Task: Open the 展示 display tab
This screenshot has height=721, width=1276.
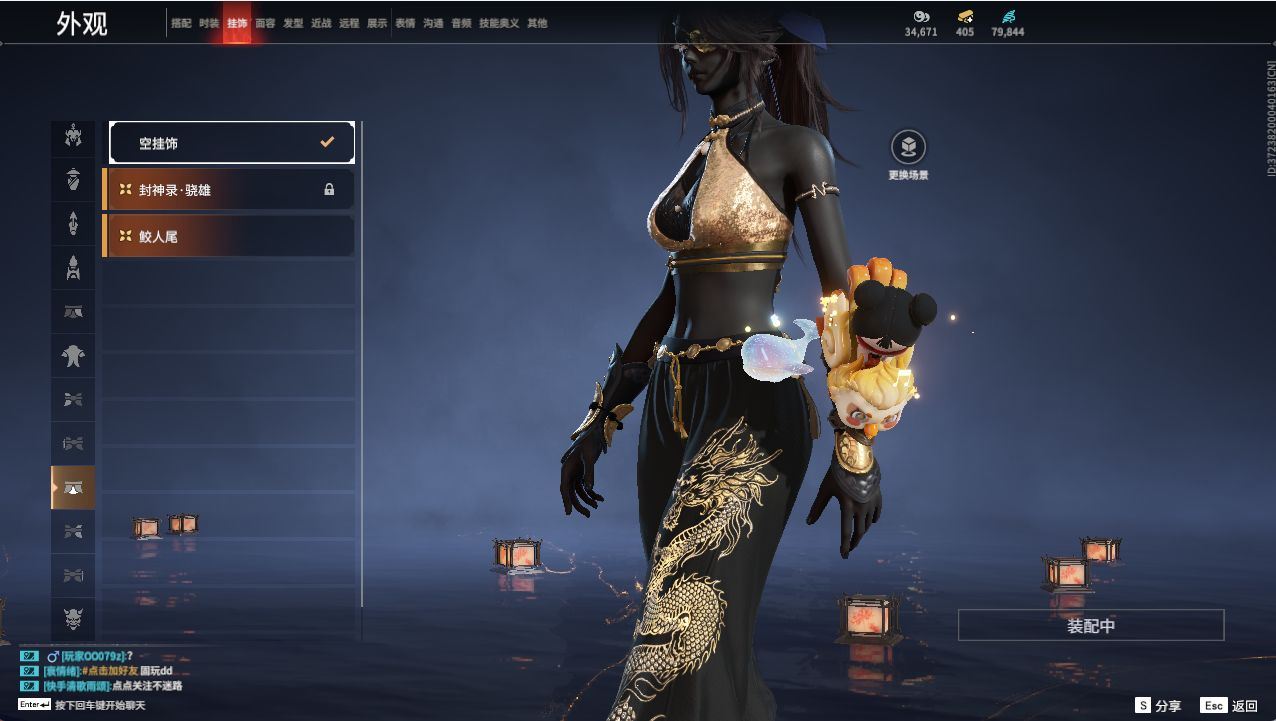Action: [377, 23]
